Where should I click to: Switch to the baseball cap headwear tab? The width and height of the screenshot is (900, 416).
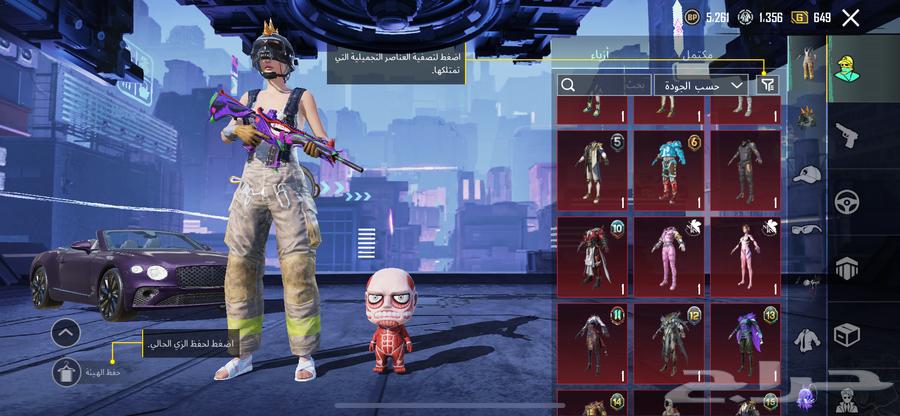tap(807, 175)
